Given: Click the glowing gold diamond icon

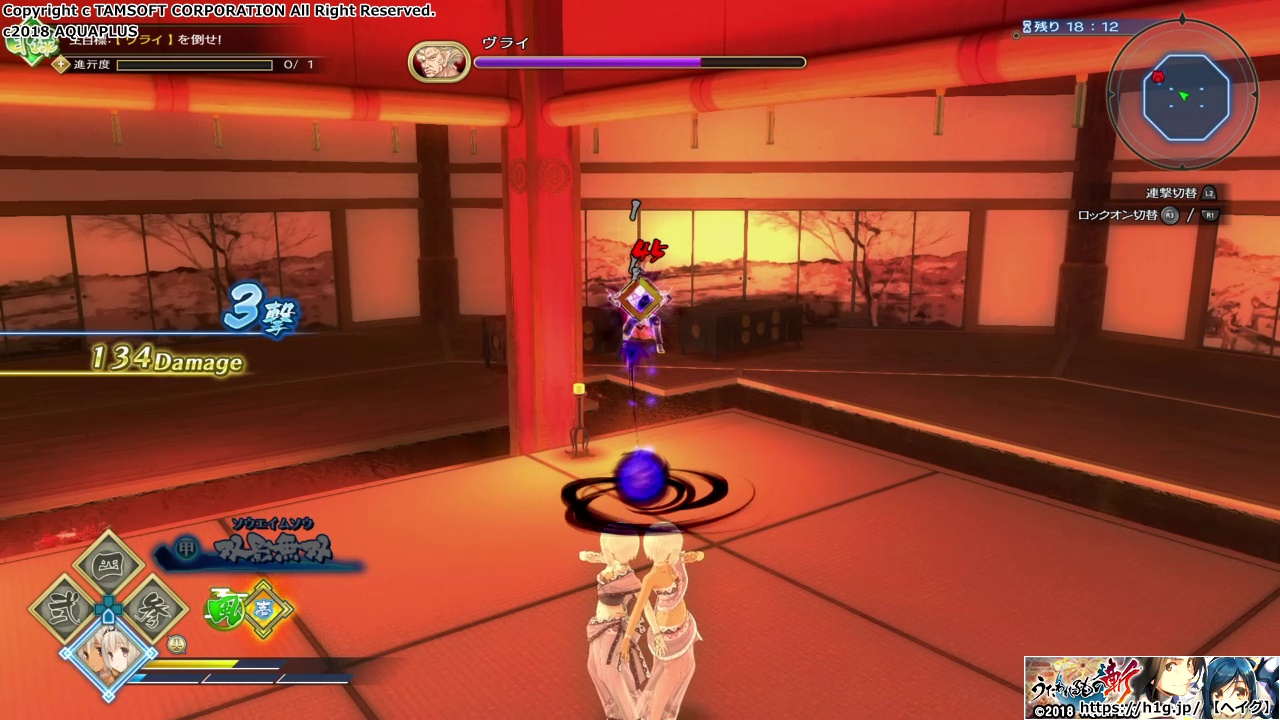Looking at the screenshot, I should (264, 609).
